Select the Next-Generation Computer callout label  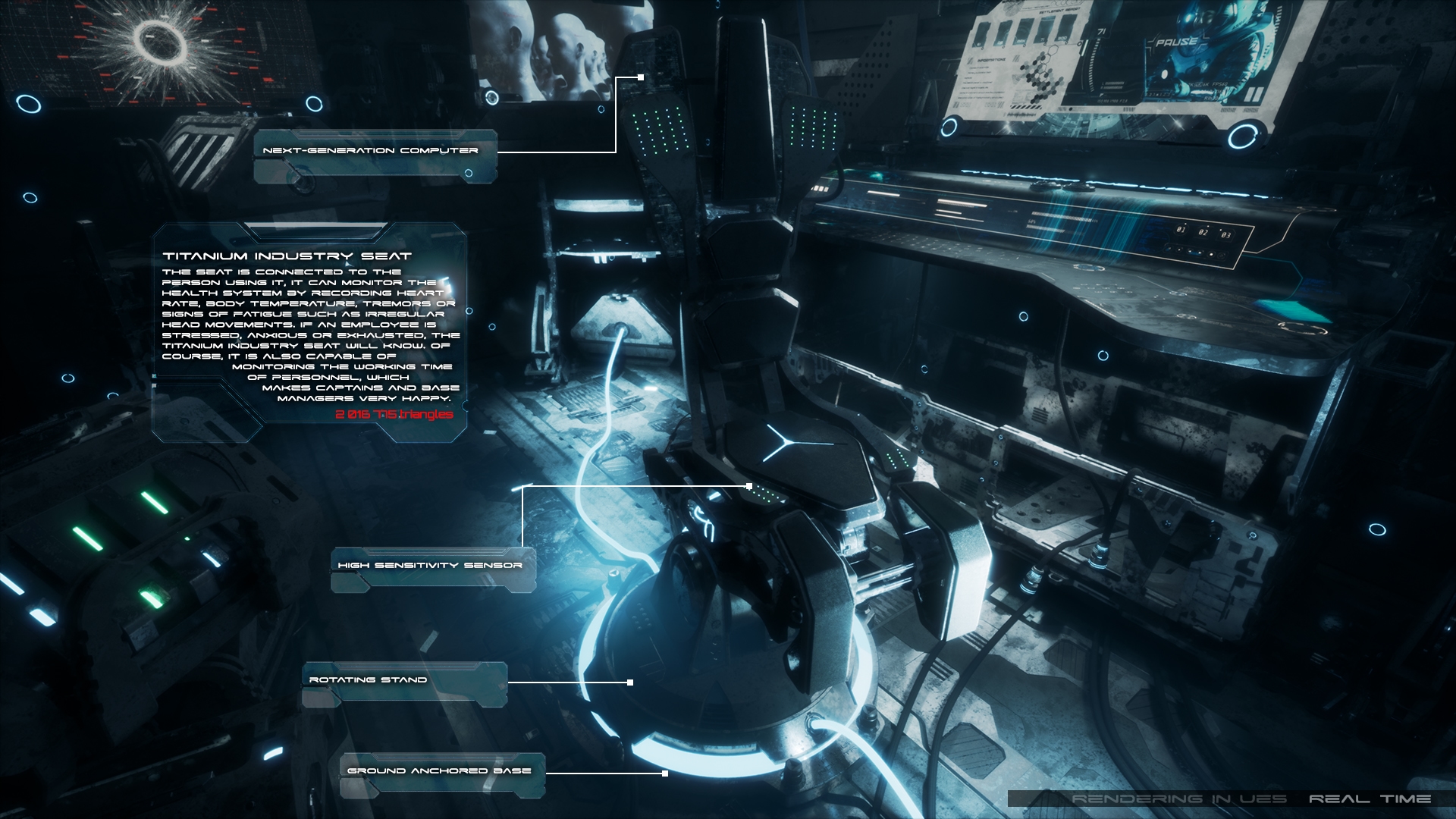click(371, 151)
